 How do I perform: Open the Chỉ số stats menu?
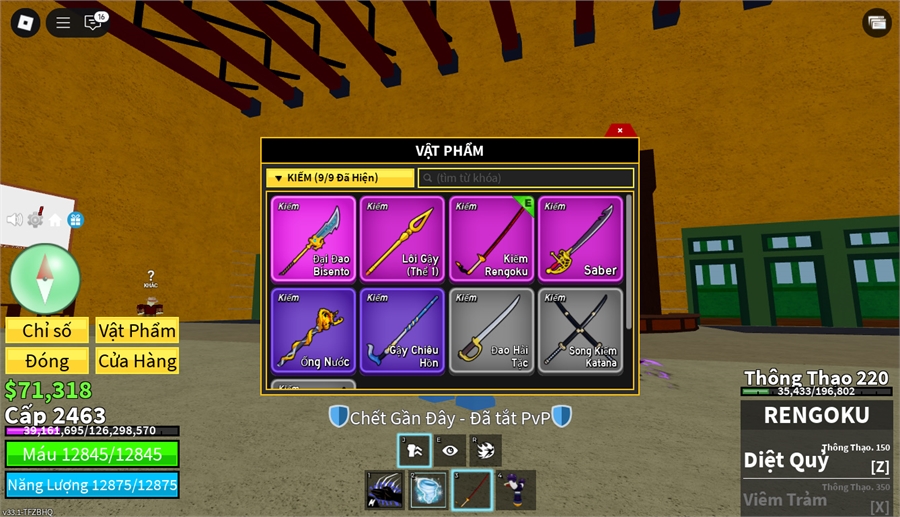point(47,331)
